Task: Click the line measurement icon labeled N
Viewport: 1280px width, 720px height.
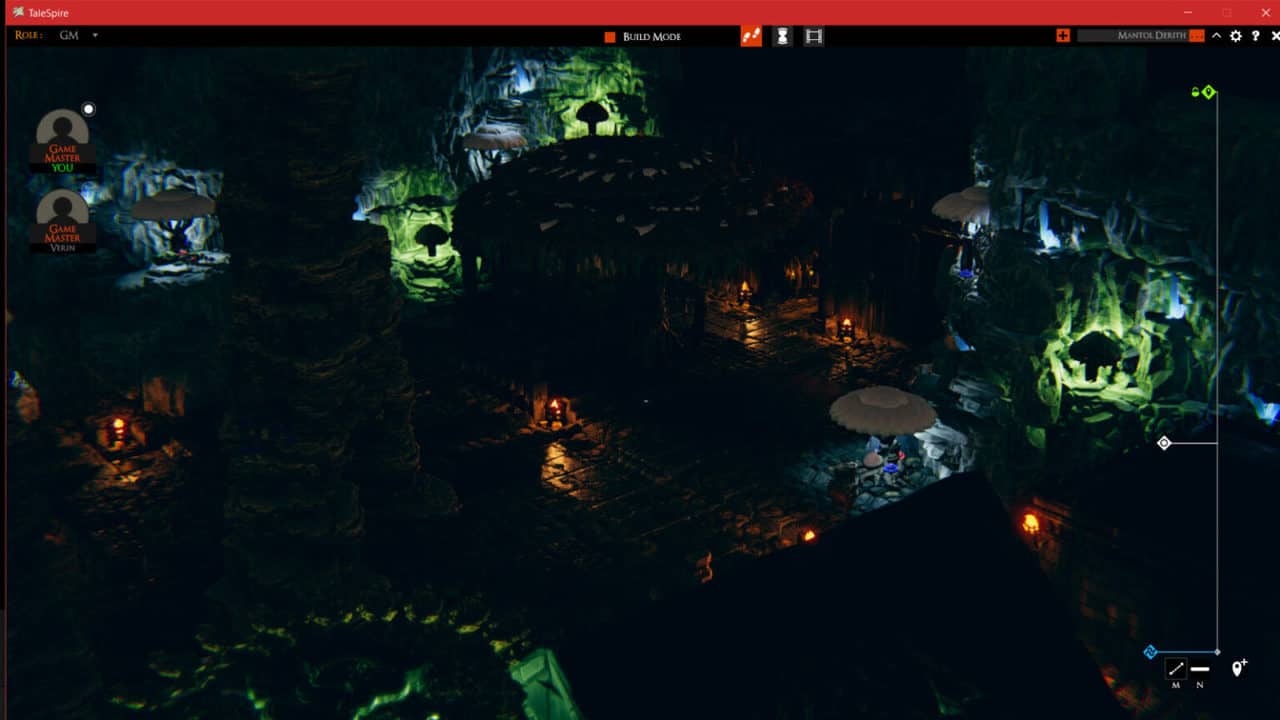Action: [x=1199, y=668]
